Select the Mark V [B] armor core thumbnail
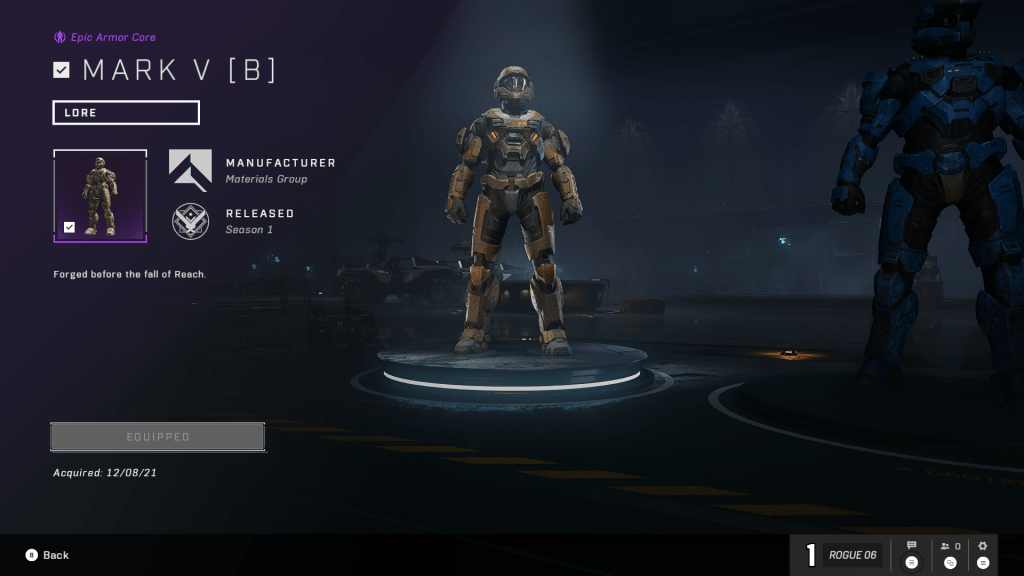 point(100,195)
